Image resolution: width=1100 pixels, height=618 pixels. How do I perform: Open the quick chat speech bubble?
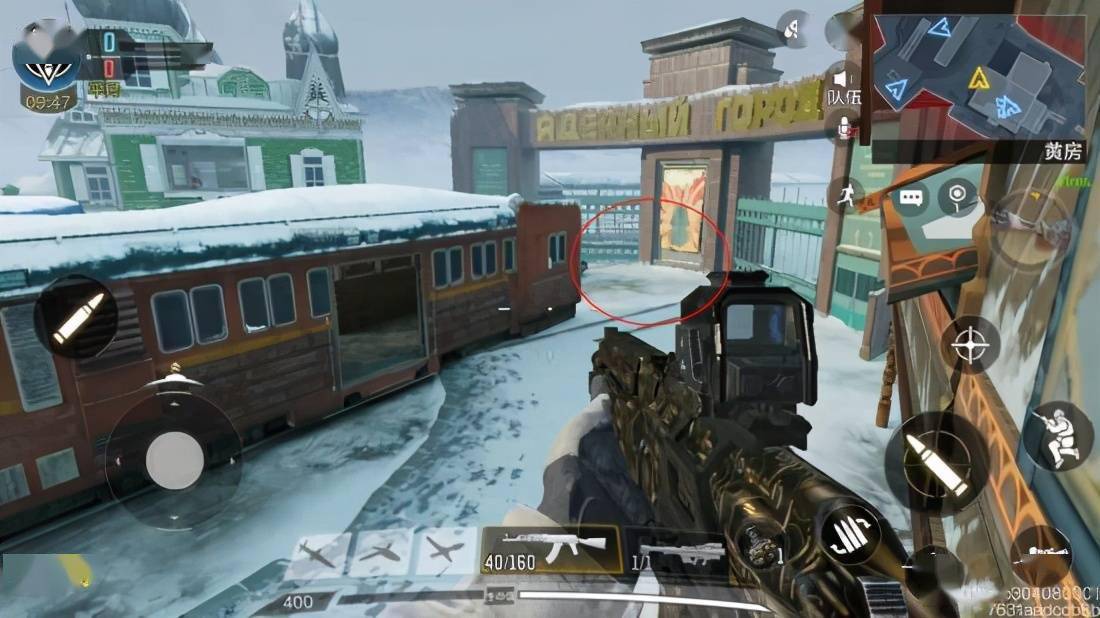pyautogui.click(x=912, y=197)
